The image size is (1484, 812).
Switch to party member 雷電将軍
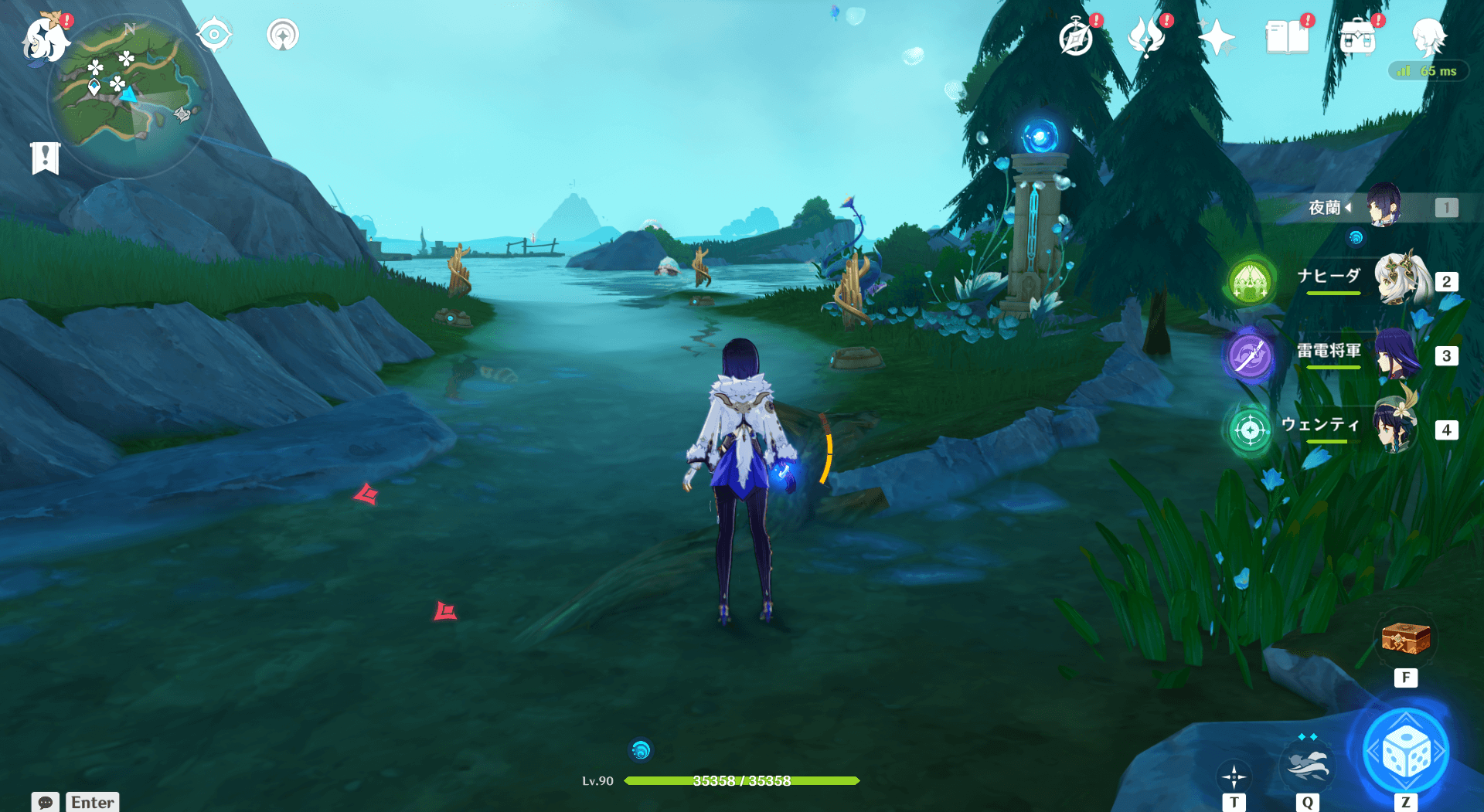1397,354
